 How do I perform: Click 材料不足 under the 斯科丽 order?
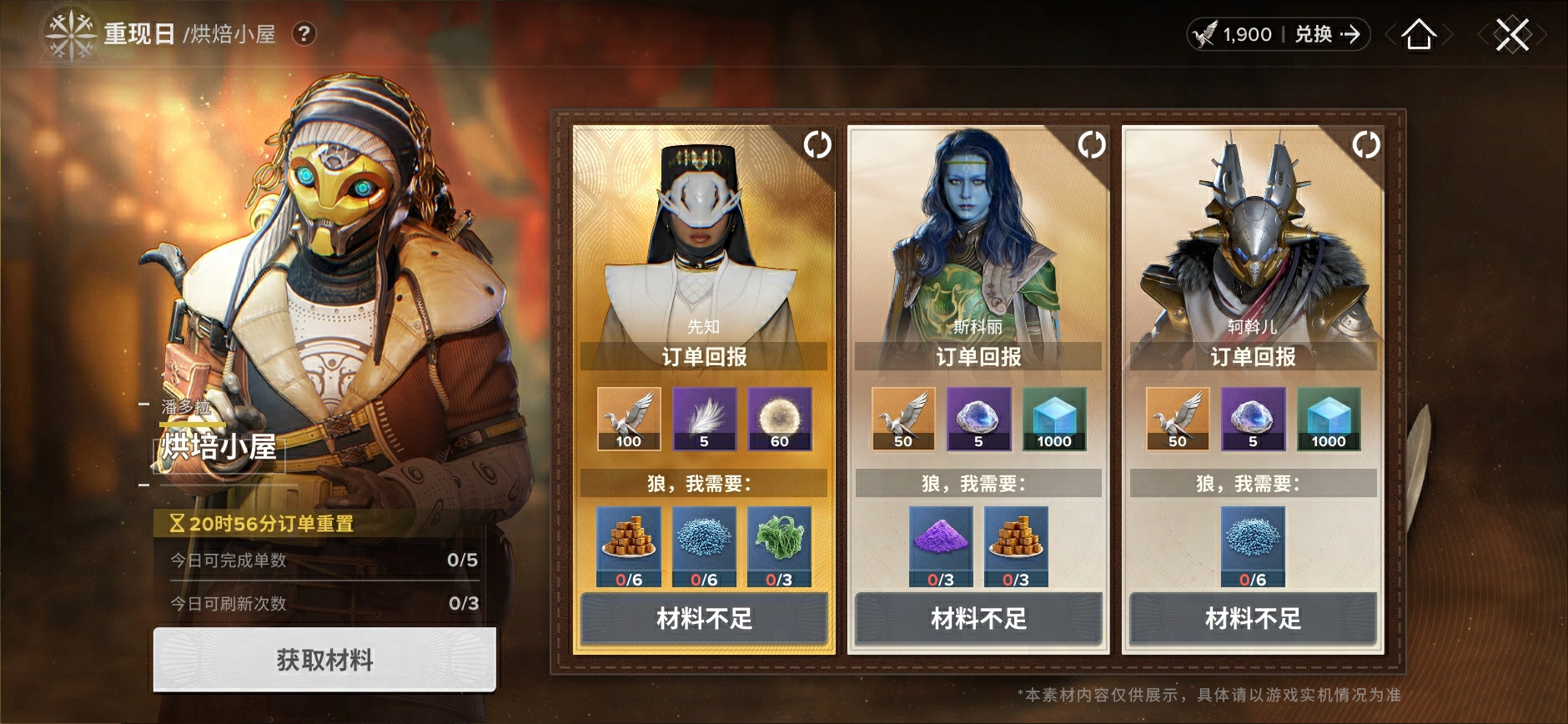[978, 618]
